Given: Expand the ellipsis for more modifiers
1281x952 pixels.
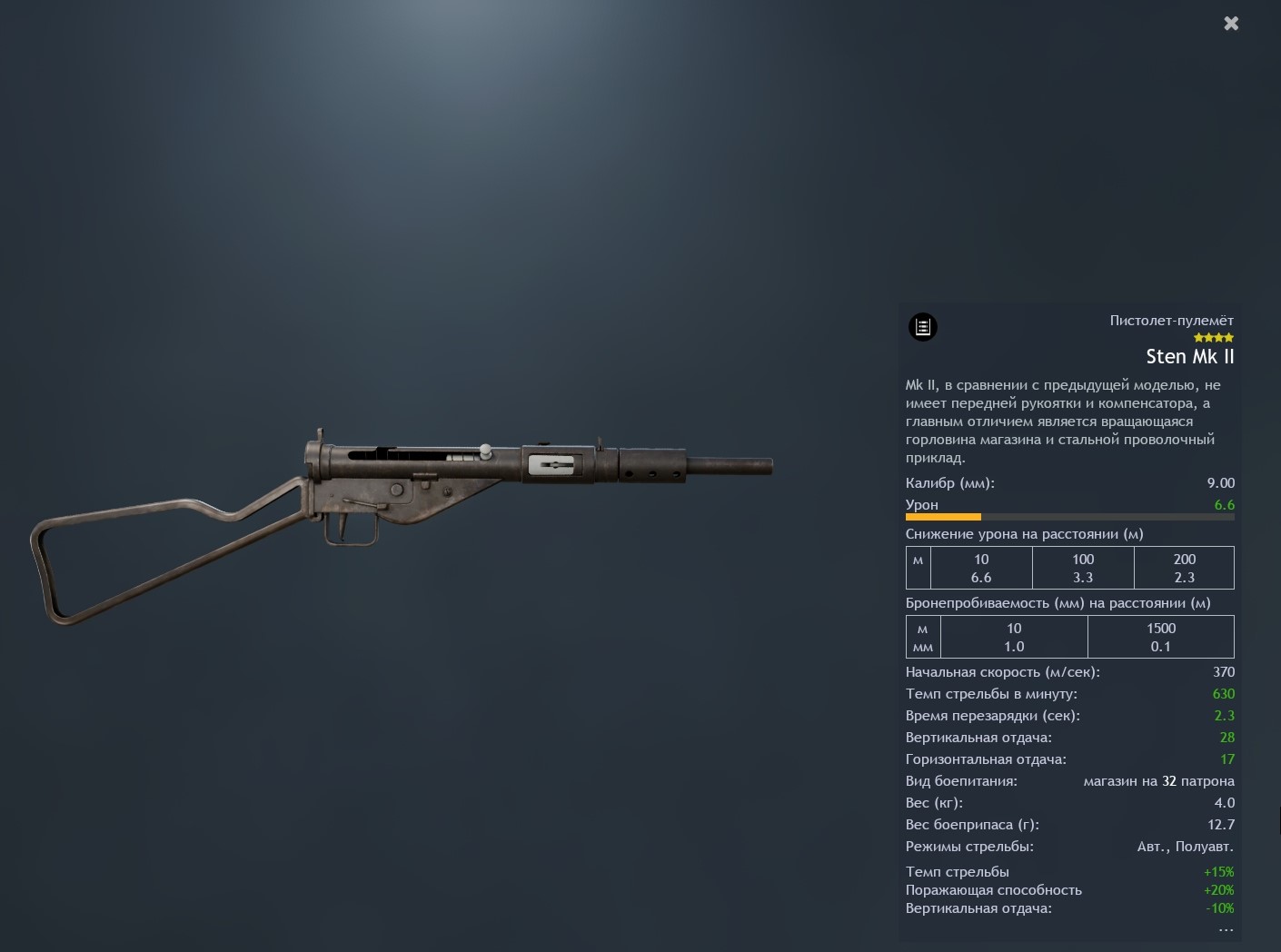Looking at the screenshot, I should pyautogui.click(x=1226, y=929).
